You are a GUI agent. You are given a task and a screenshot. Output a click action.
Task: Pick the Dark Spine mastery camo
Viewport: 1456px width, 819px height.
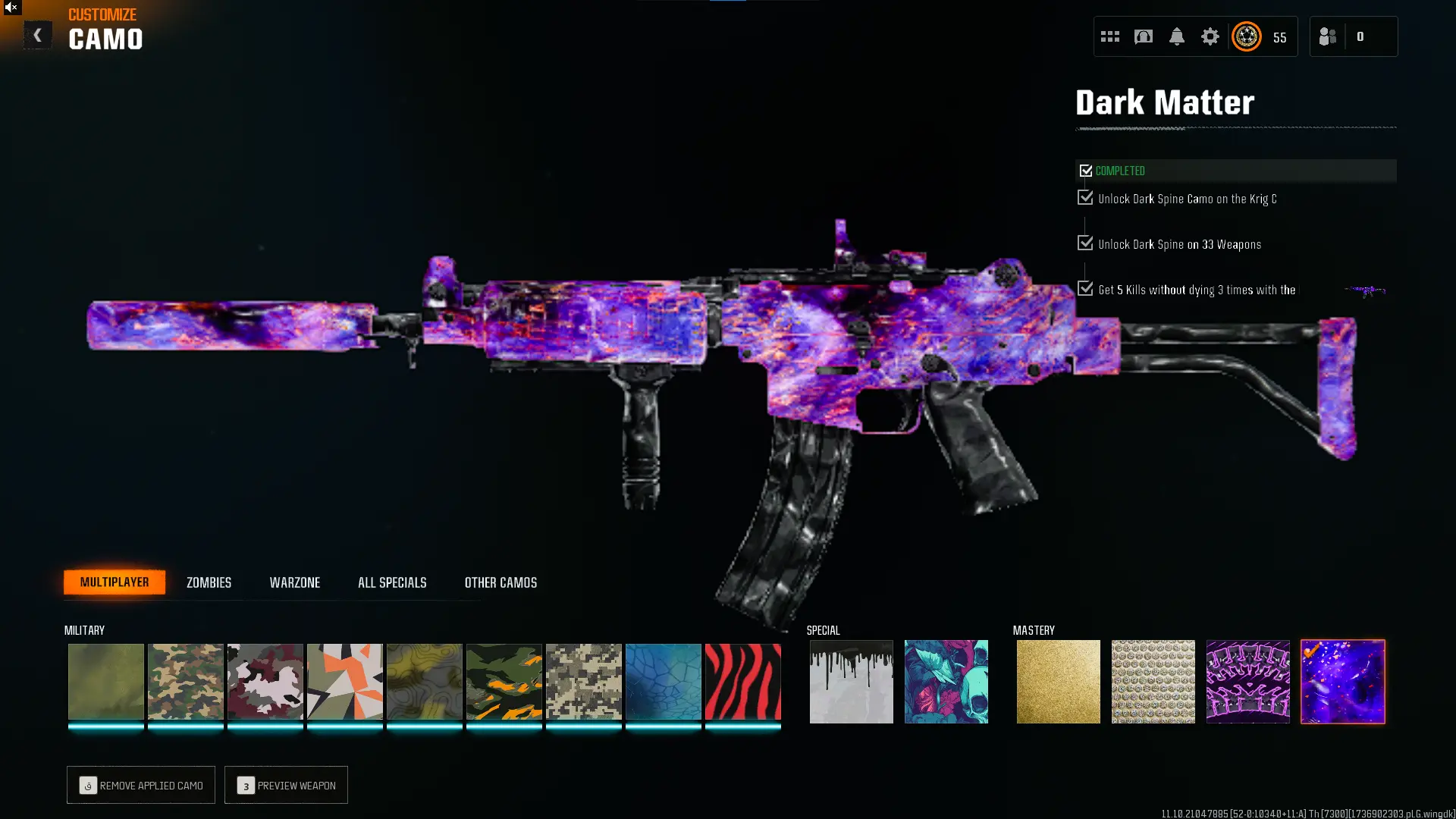[1247, 682]
